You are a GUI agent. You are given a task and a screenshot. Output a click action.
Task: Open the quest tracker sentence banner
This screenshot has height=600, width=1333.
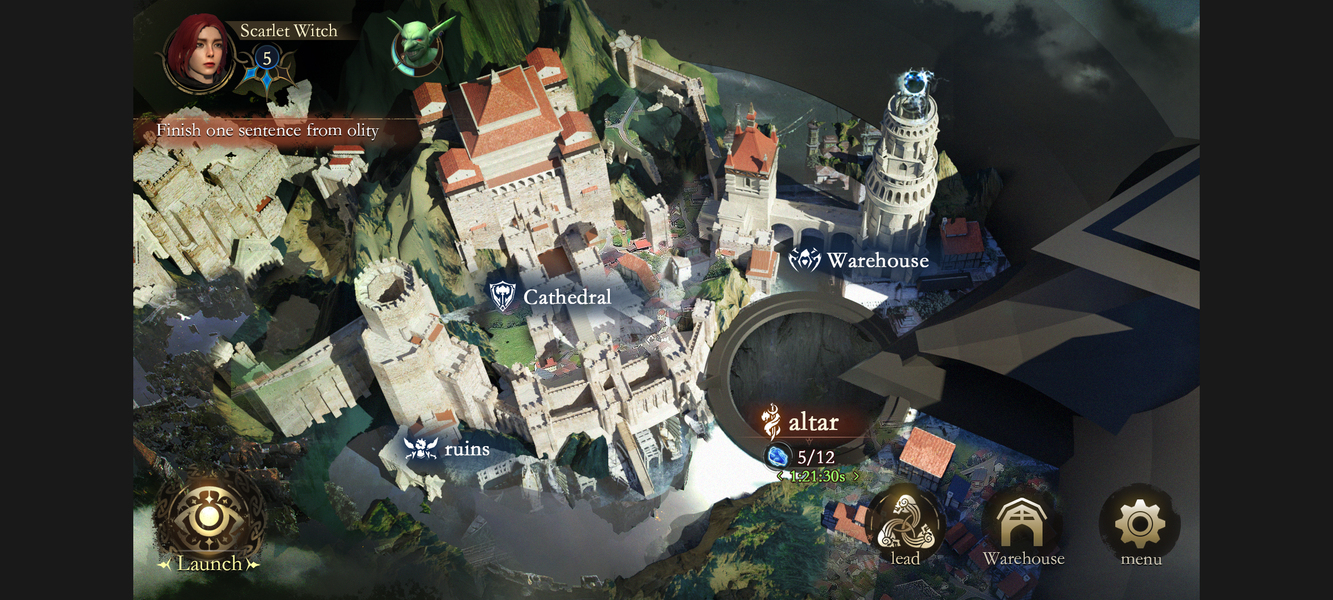coord(268,131)
